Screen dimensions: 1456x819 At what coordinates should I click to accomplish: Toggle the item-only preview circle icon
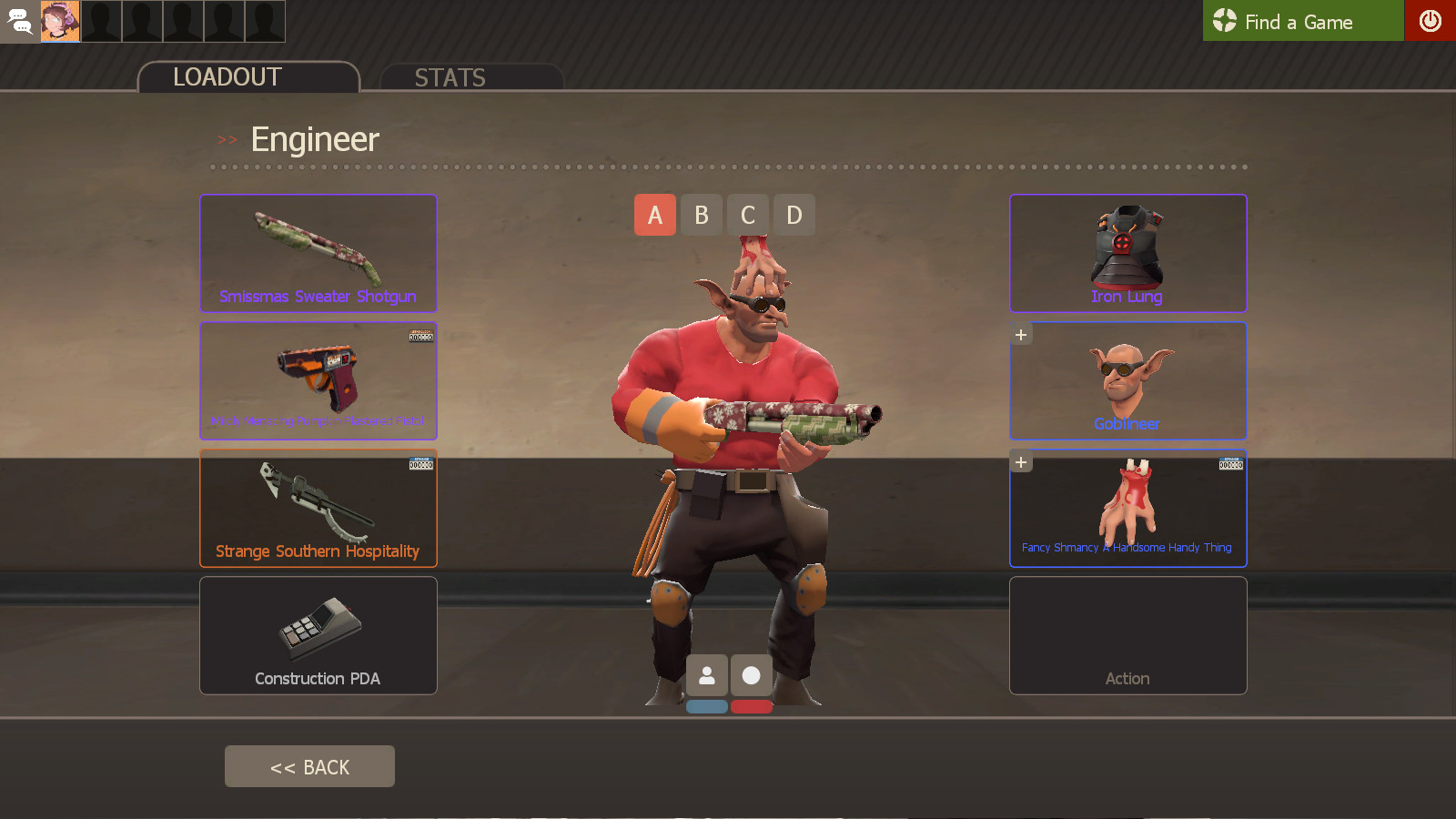(751, 675)
